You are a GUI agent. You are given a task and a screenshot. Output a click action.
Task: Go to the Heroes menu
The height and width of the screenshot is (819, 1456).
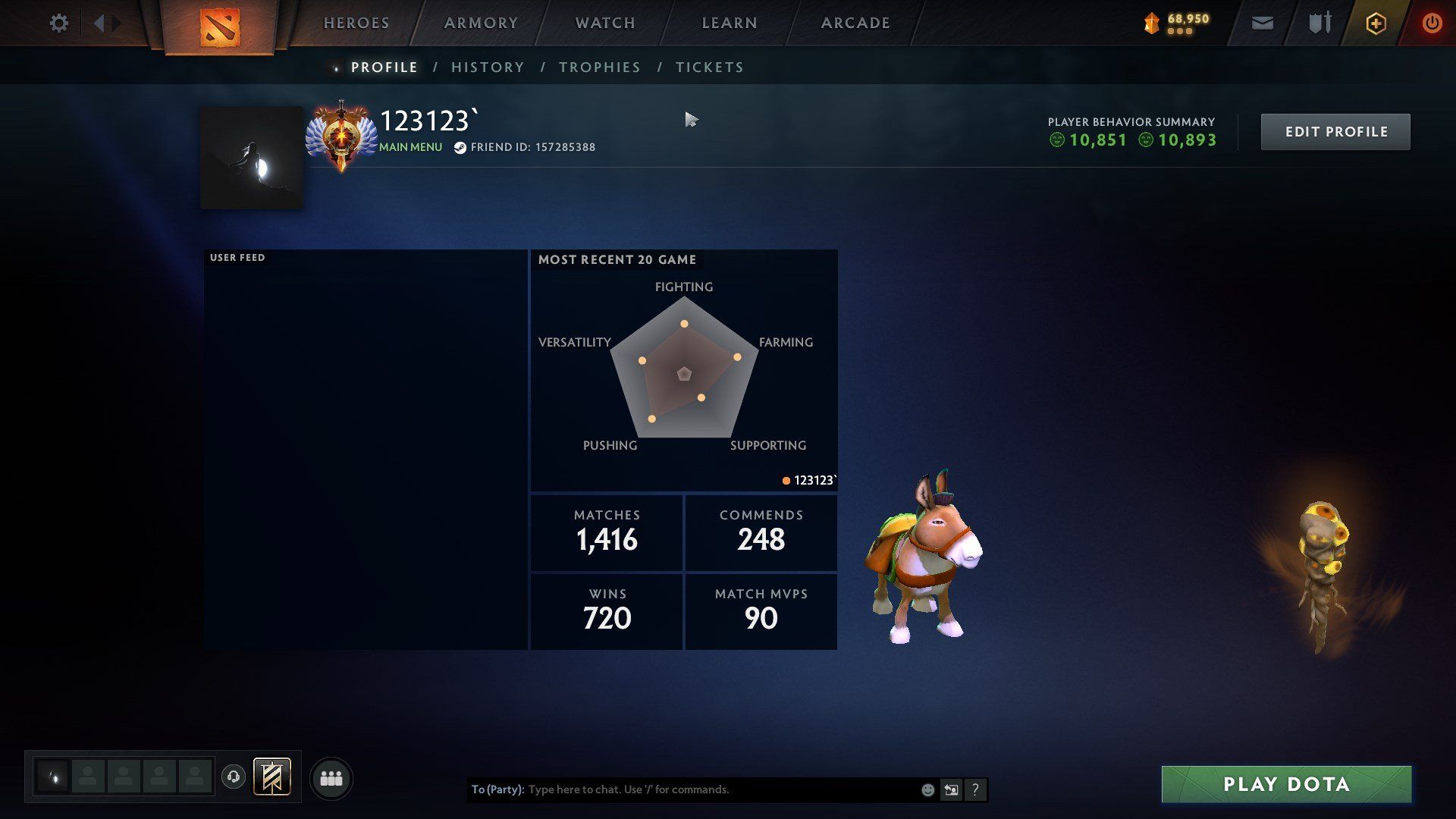pyautogui.click(x=356, y=24)
